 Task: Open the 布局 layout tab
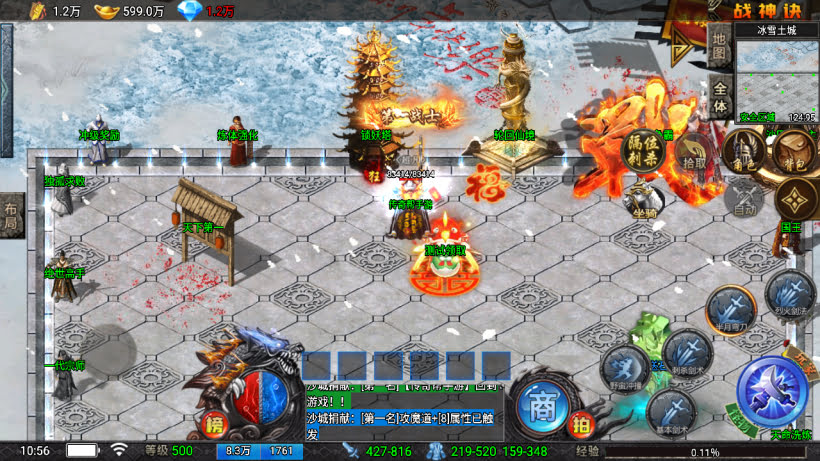[11, 216]
